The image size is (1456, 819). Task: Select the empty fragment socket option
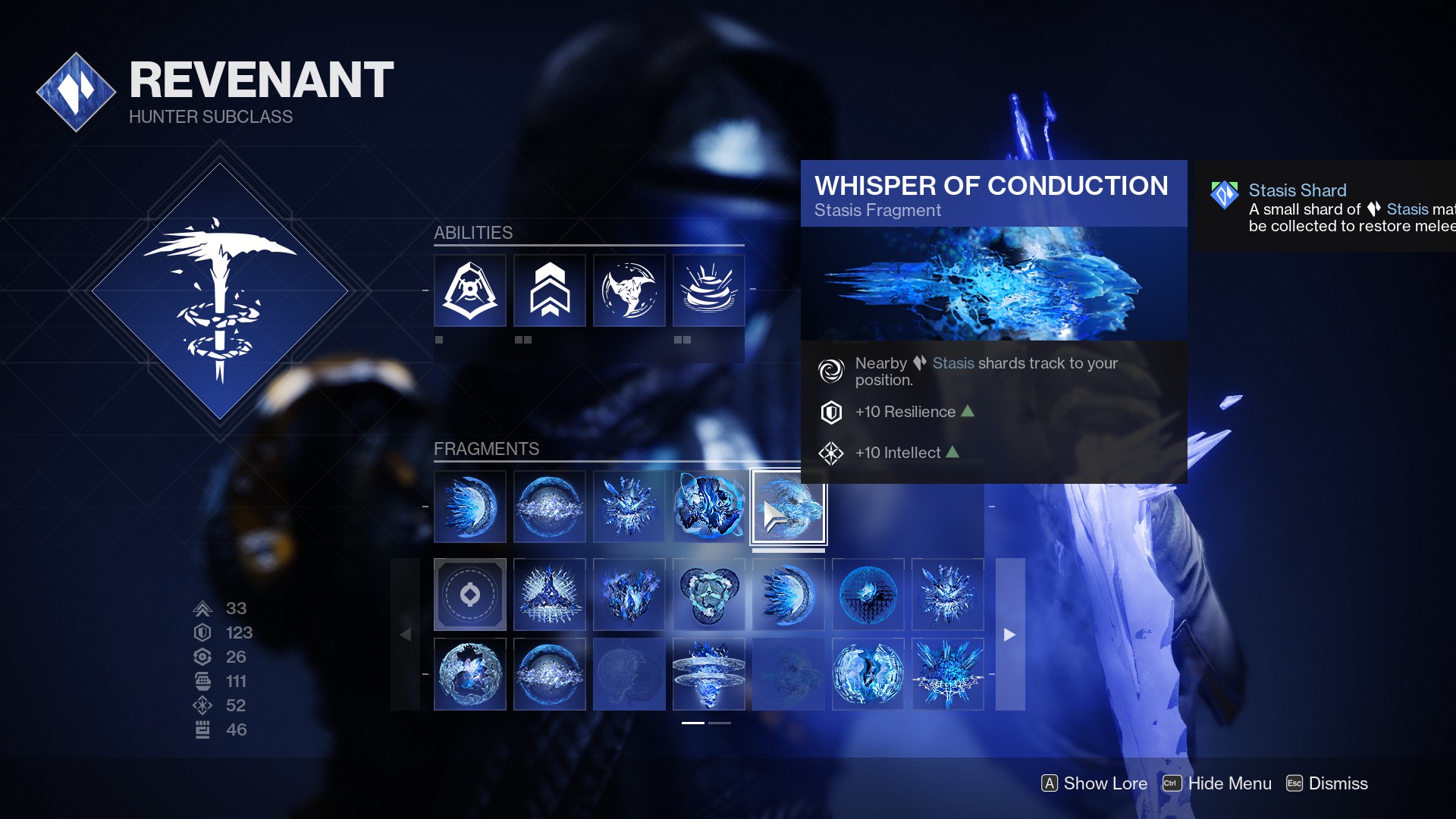[470, 595]
